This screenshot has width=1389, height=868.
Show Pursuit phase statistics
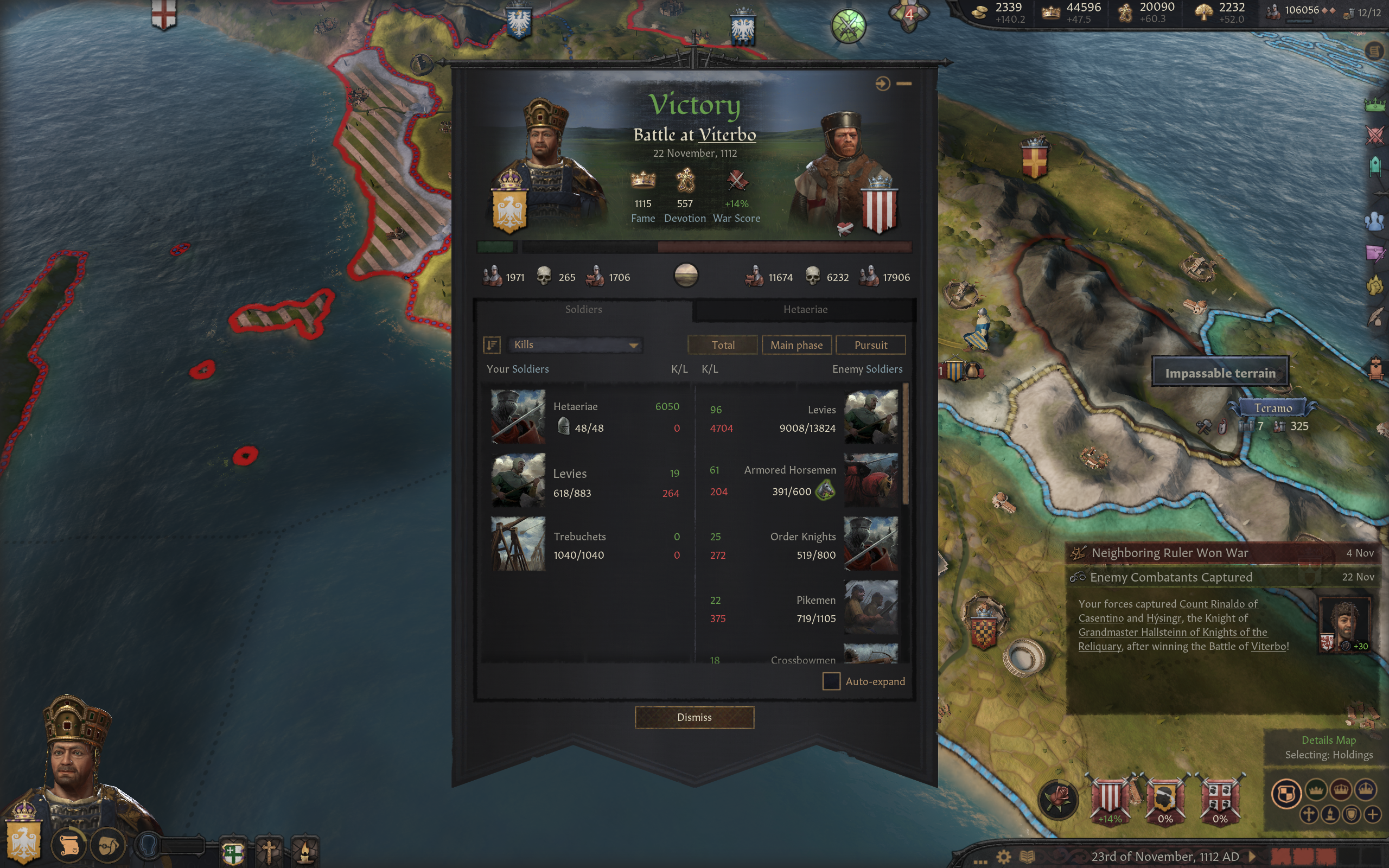(x=870, y=345)
